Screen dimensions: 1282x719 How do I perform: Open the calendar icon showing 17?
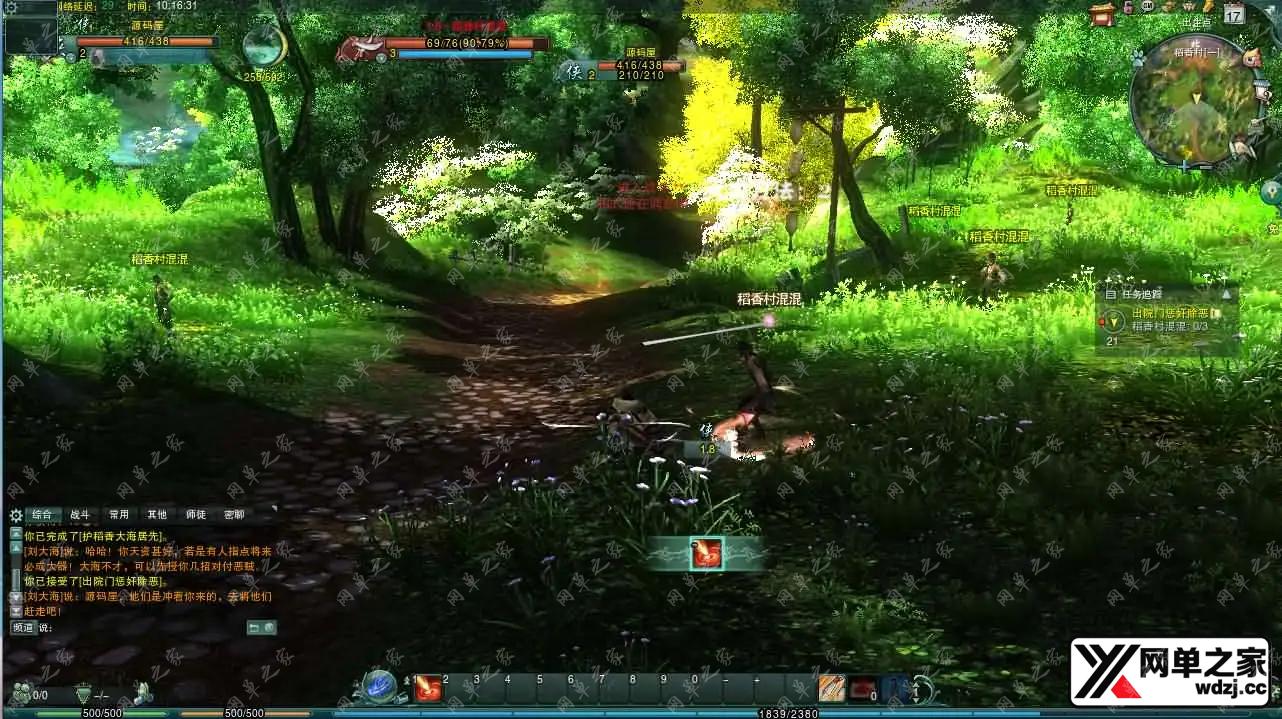[1234, 14]
